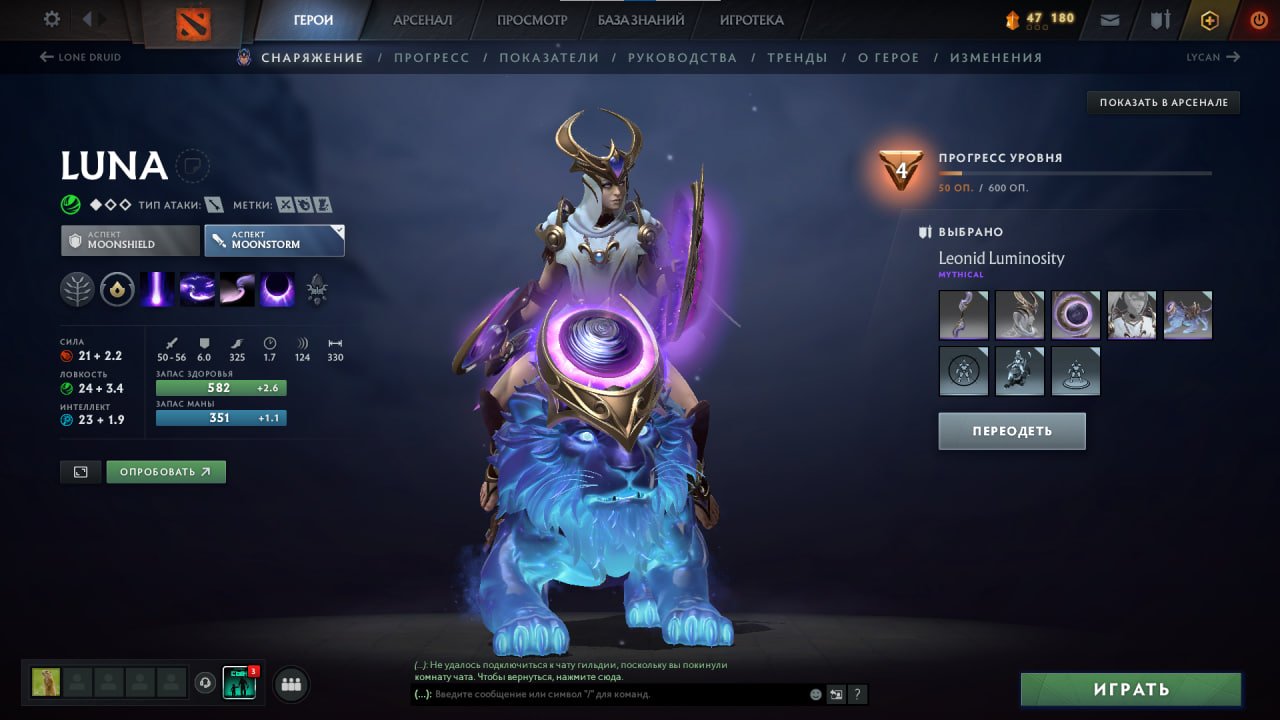Open the Moon Glaives ability icon
Viewport: 1280px width, 720px height.
(197, 290)
